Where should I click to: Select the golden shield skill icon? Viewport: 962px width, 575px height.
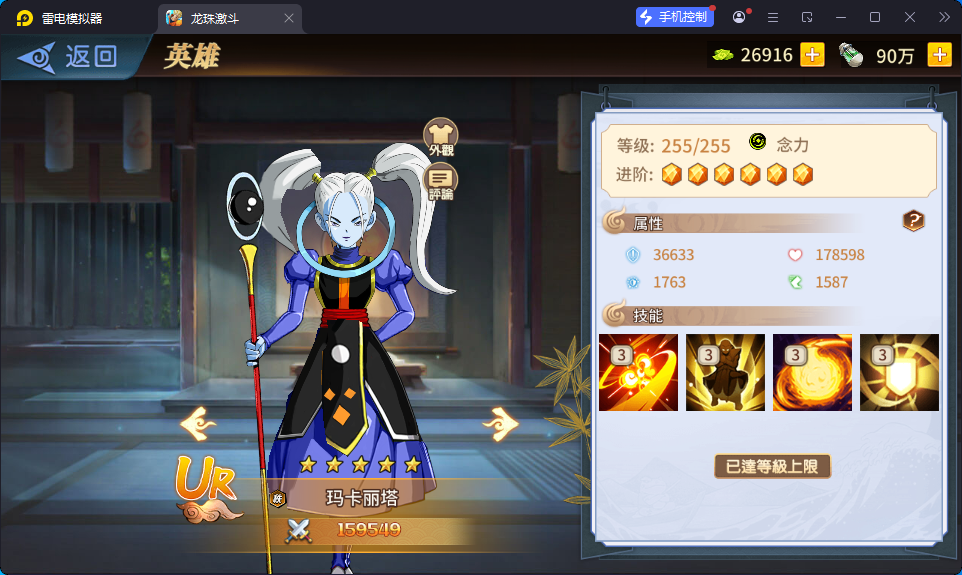tap(899, 372)
